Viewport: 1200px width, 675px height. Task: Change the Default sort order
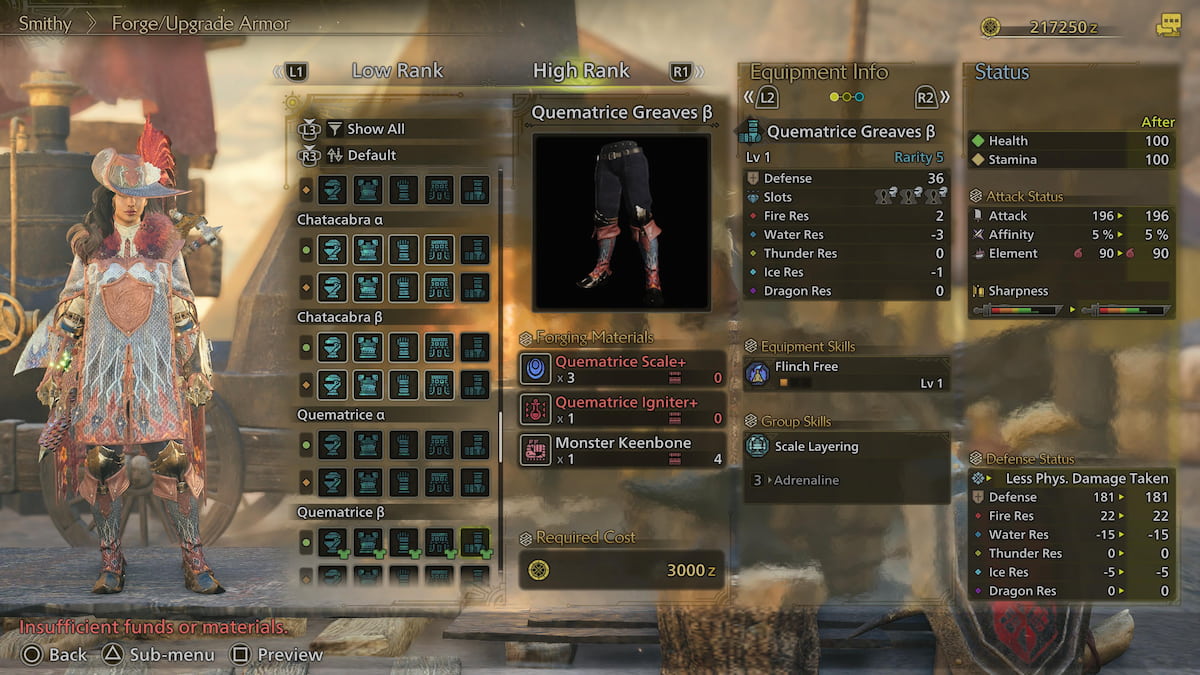[371, 155]
